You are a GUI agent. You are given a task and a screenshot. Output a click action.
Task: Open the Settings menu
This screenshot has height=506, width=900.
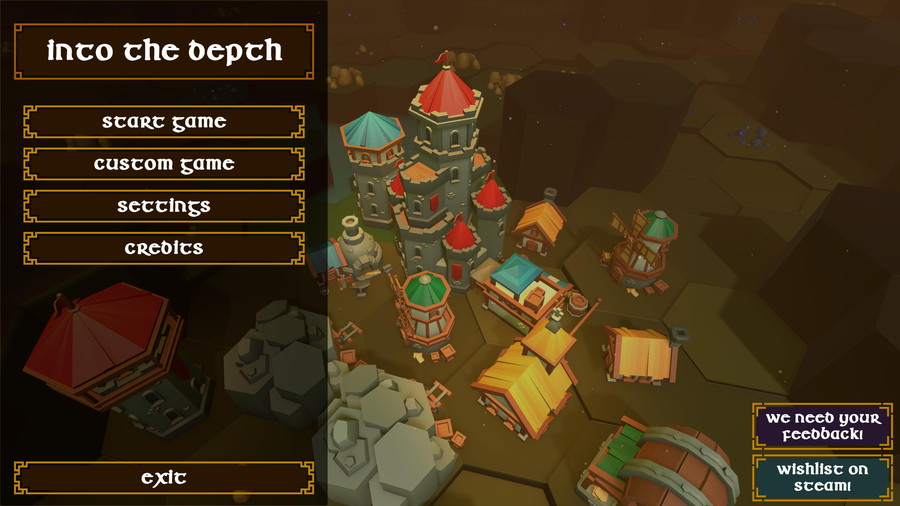click(164, 206)
